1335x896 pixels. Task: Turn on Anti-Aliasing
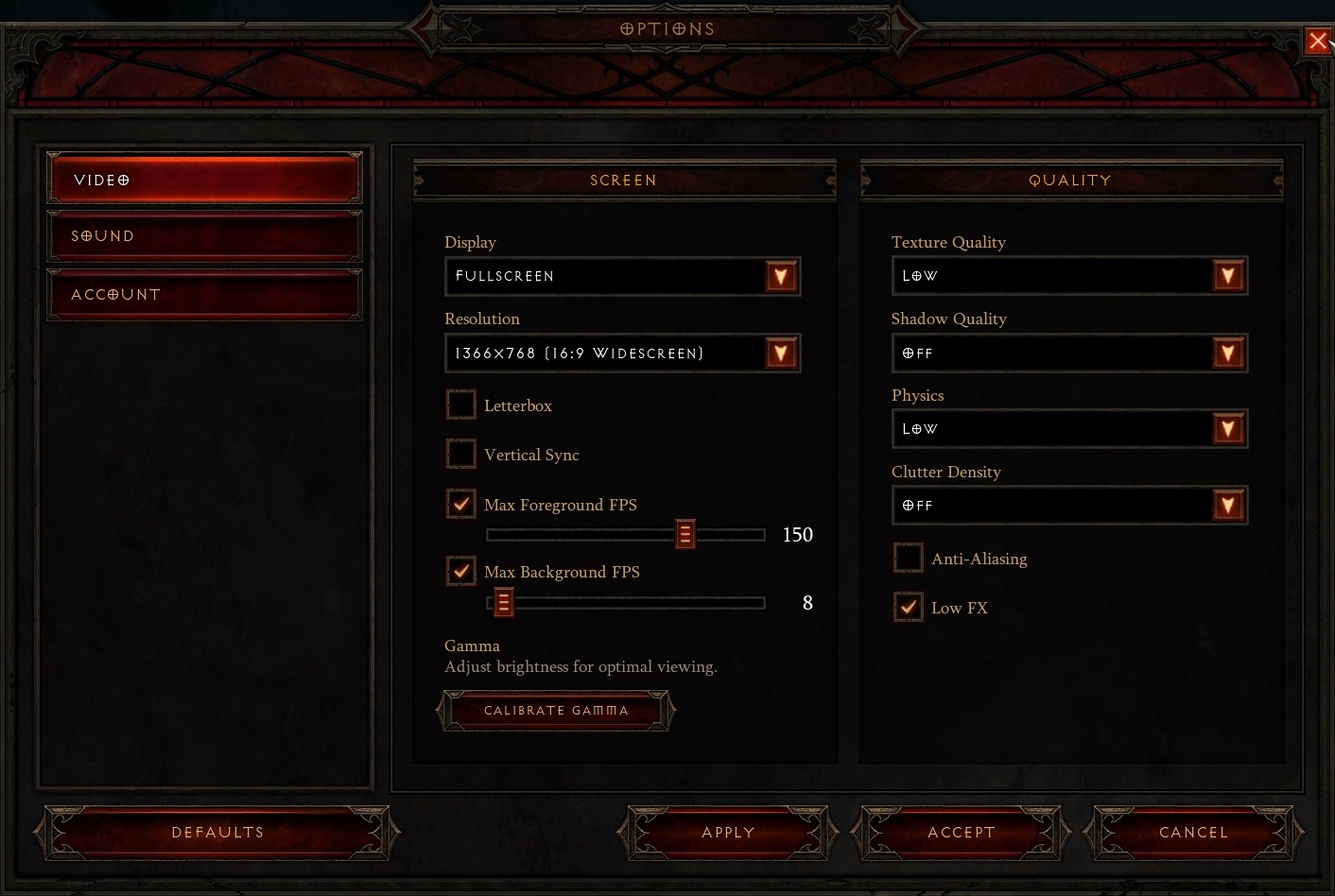tap(909, 559)
